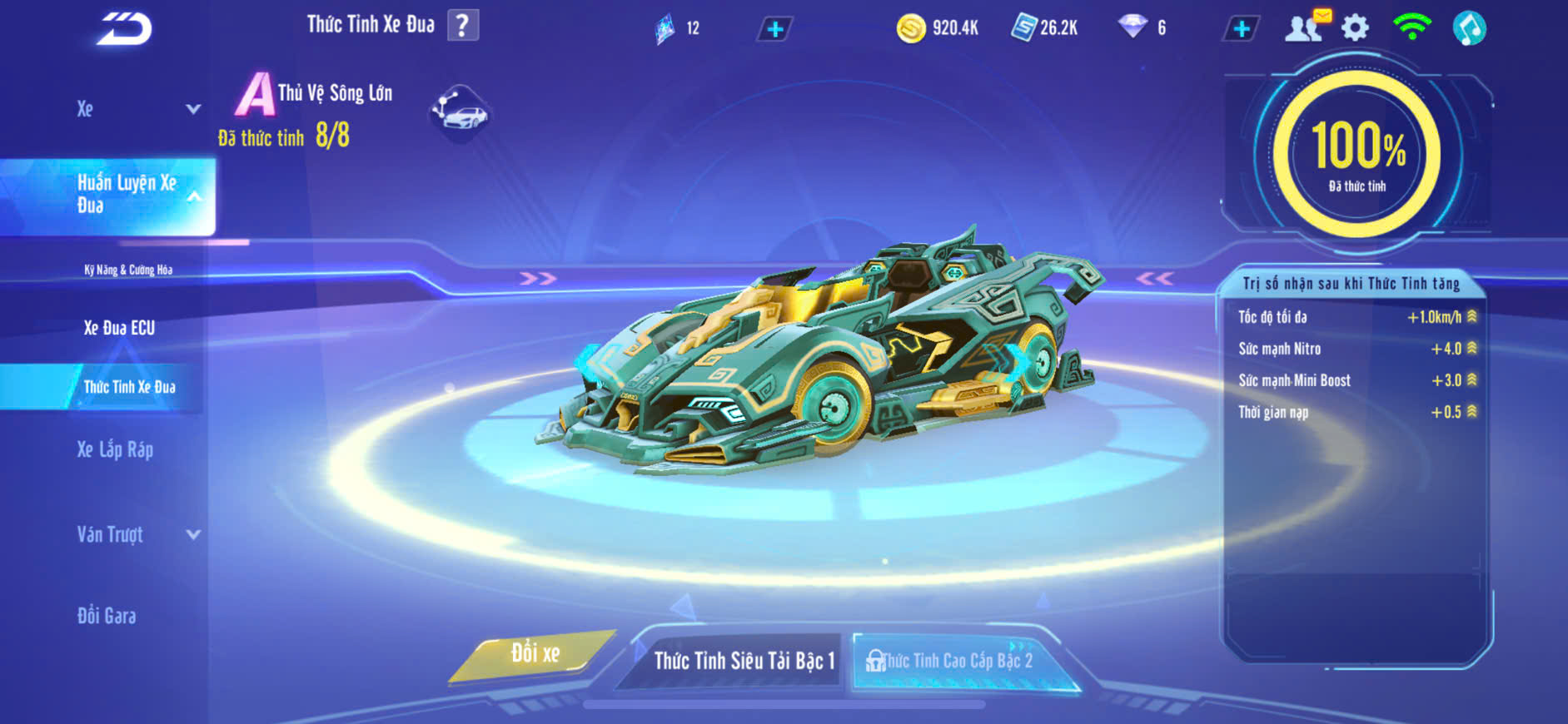The height and width of the screenshot is (724, 1568).
Task: Select Xe Đua ECU menu entry
Action: click(119, 328)
